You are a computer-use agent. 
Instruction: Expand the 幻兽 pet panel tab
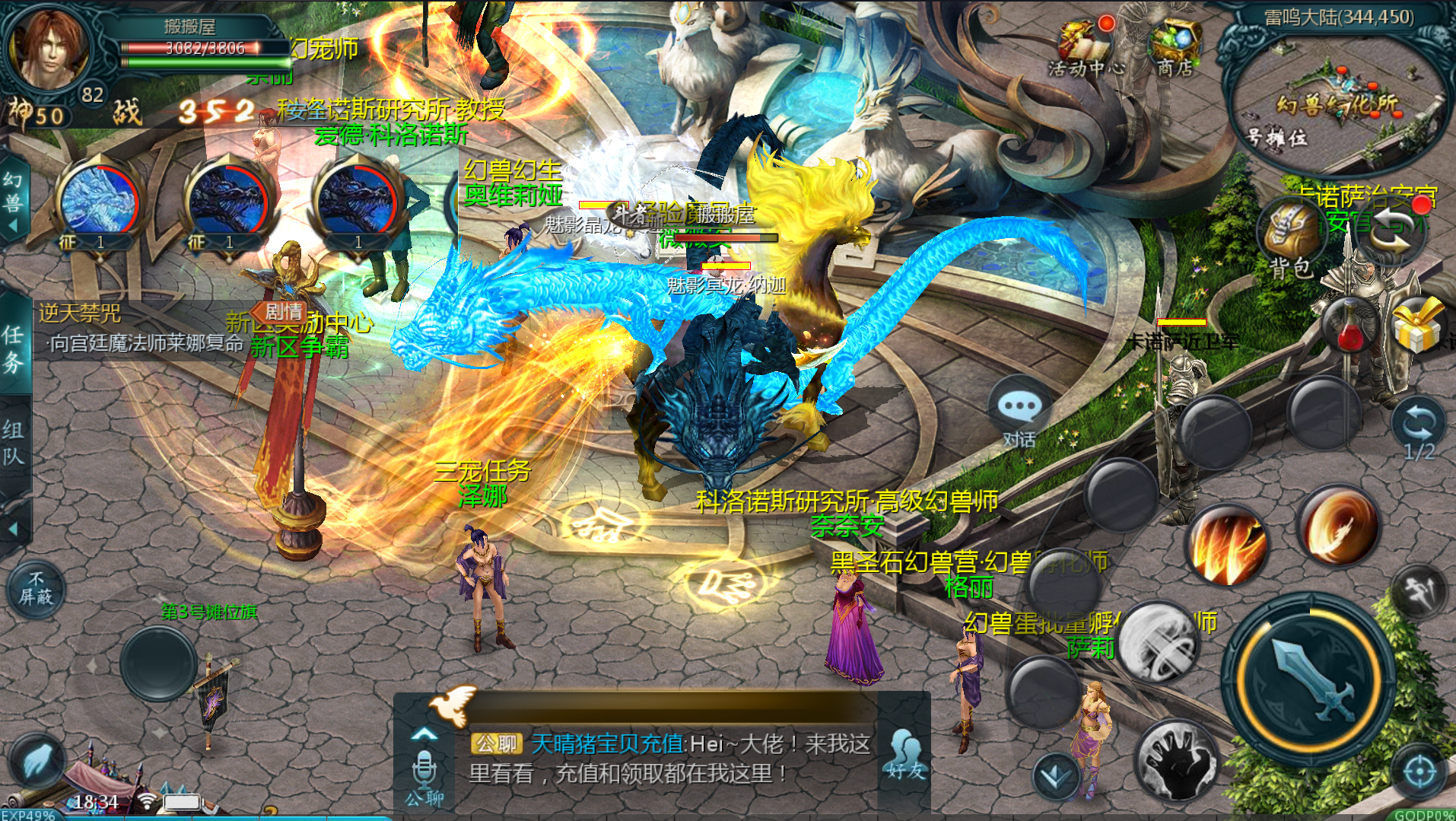[13, 200]
